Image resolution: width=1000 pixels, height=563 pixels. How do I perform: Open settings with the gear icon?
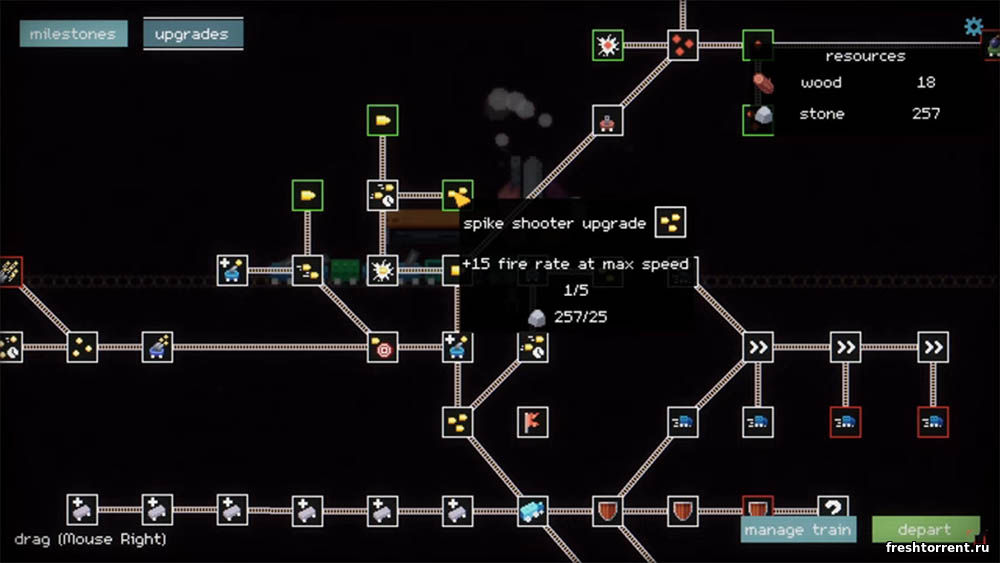973,27
